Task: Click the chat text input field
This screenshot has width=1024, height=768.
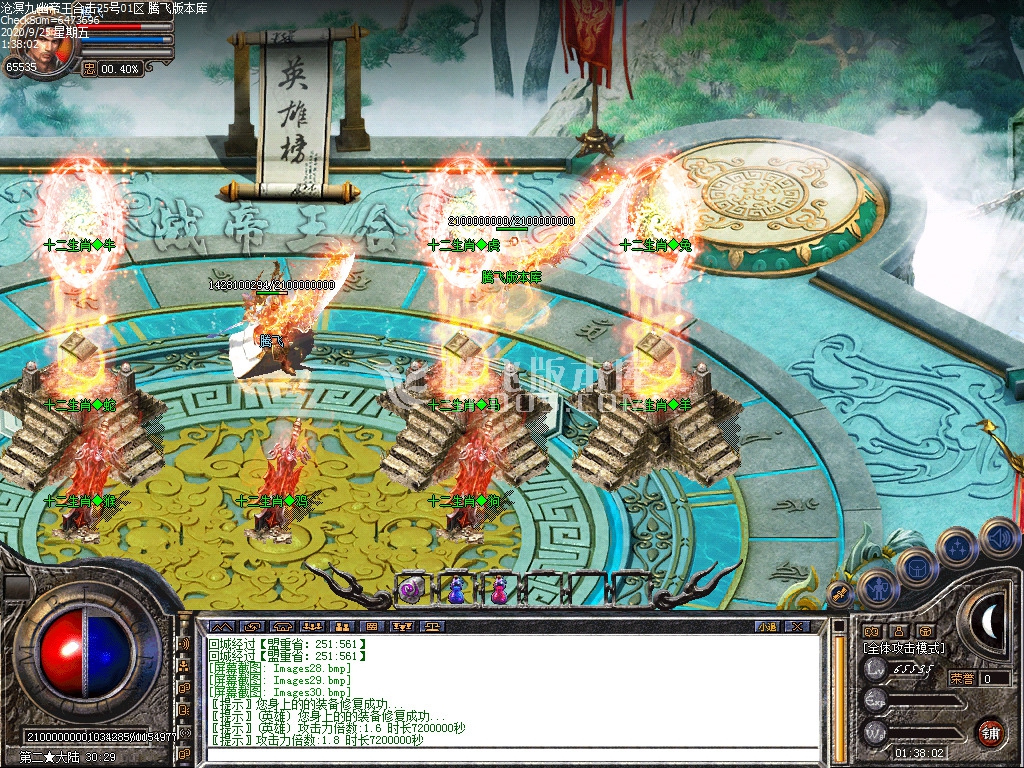Action: tap(500, 756)
